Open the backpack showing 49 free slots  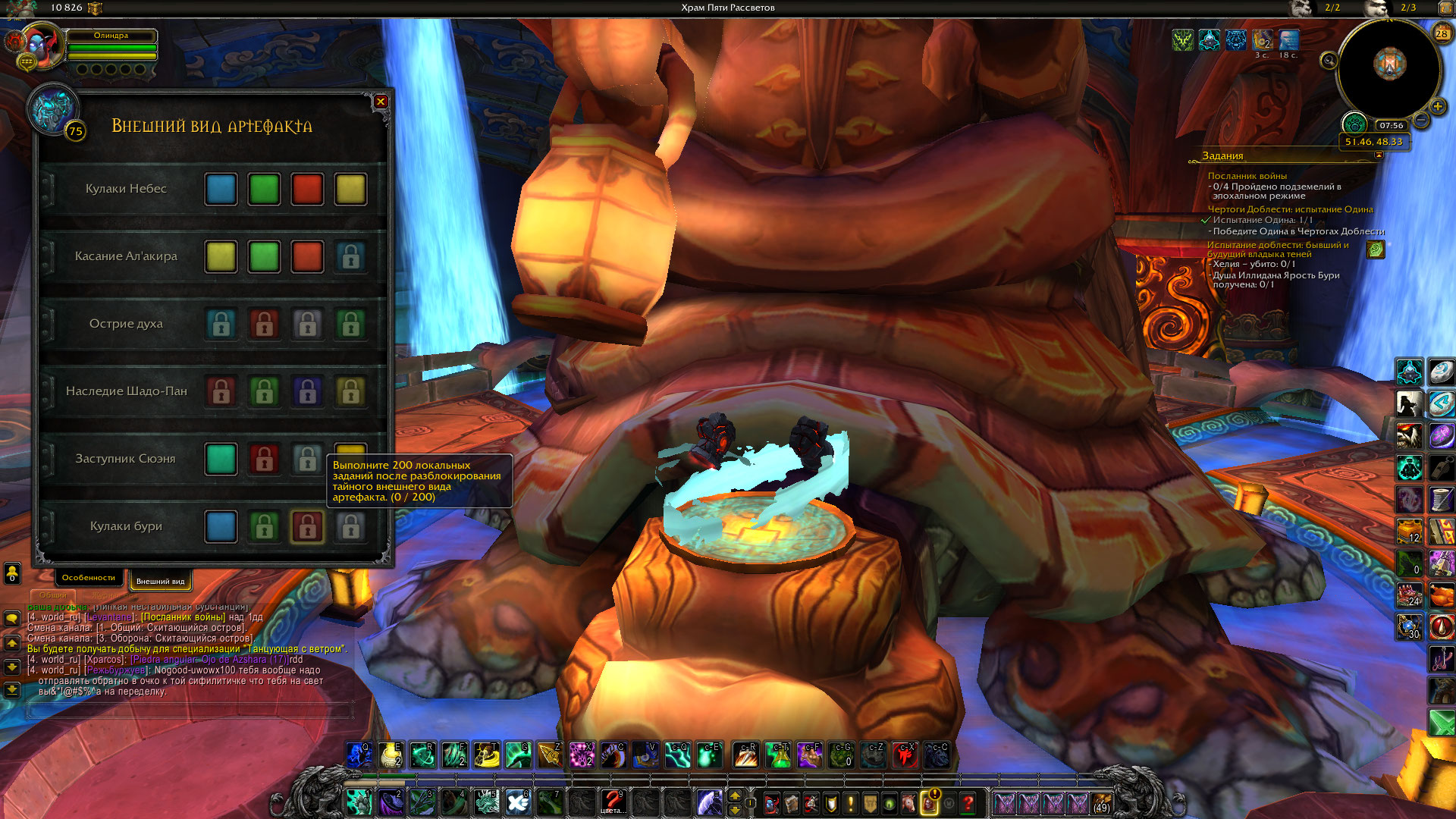(x=1101, y=802)
